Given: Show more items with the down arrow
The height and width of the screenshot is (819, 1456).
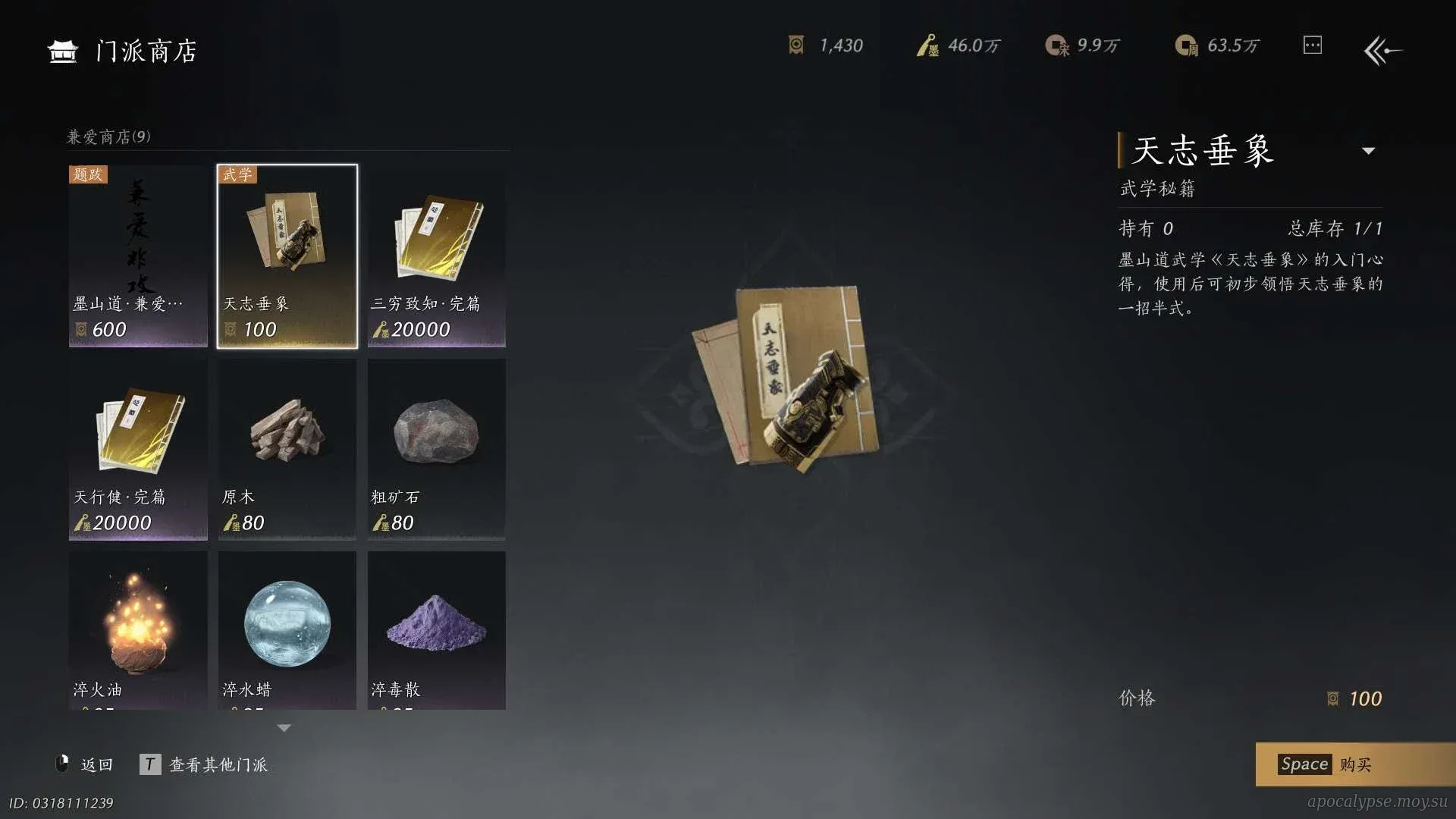Looking at the screenshot, I should 284,728.
